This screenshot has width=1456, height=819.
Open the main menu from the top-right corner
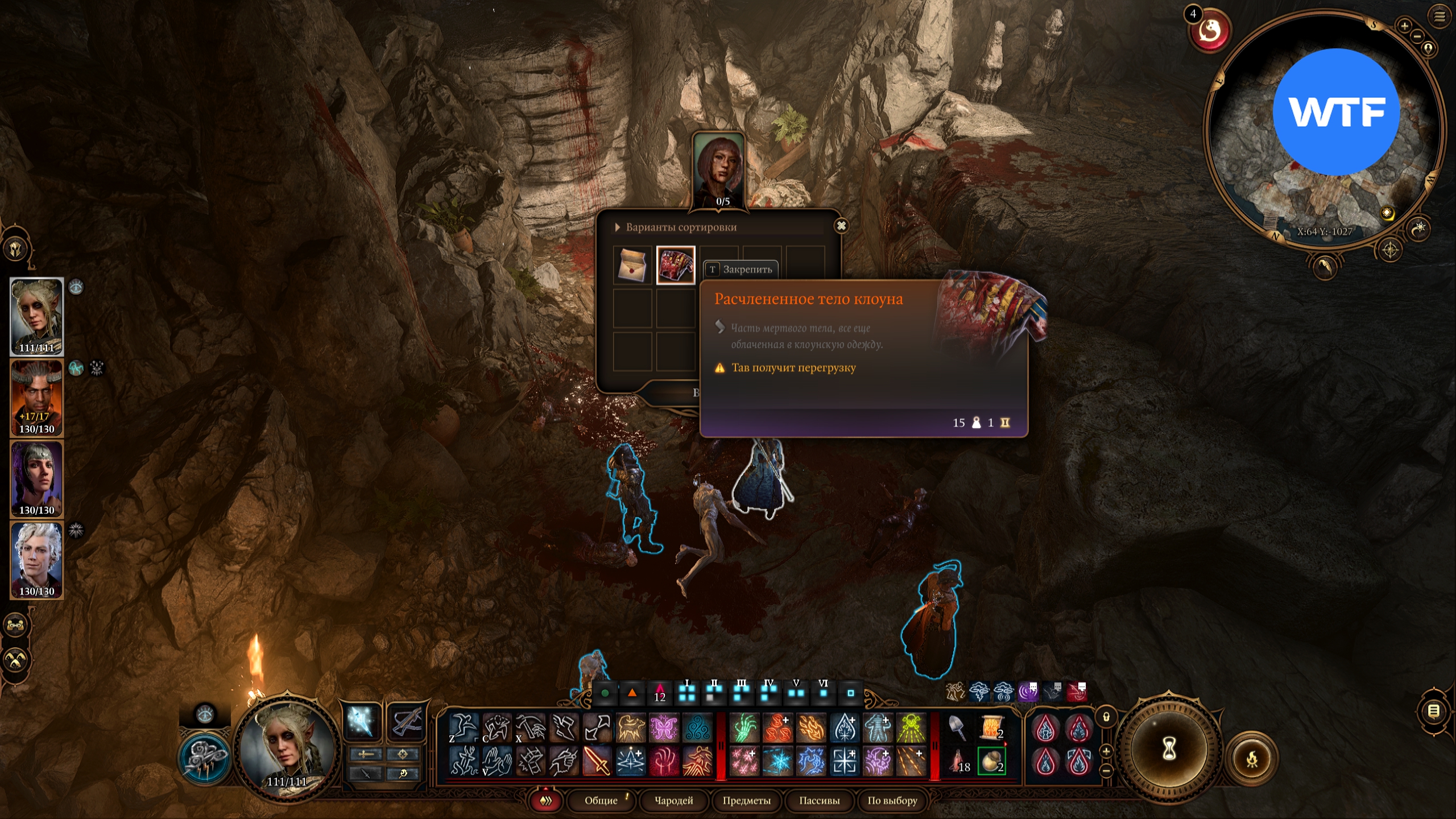(1440, 16)
